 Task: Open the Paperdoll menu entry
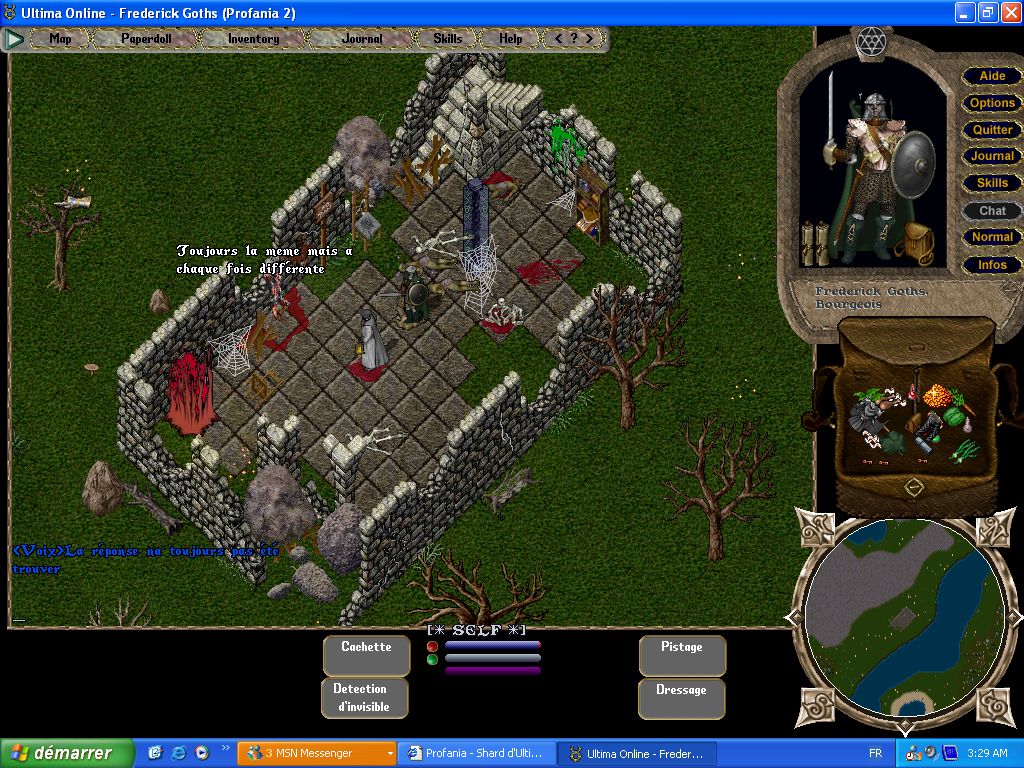pyautogui.click(x=146, y=39)
